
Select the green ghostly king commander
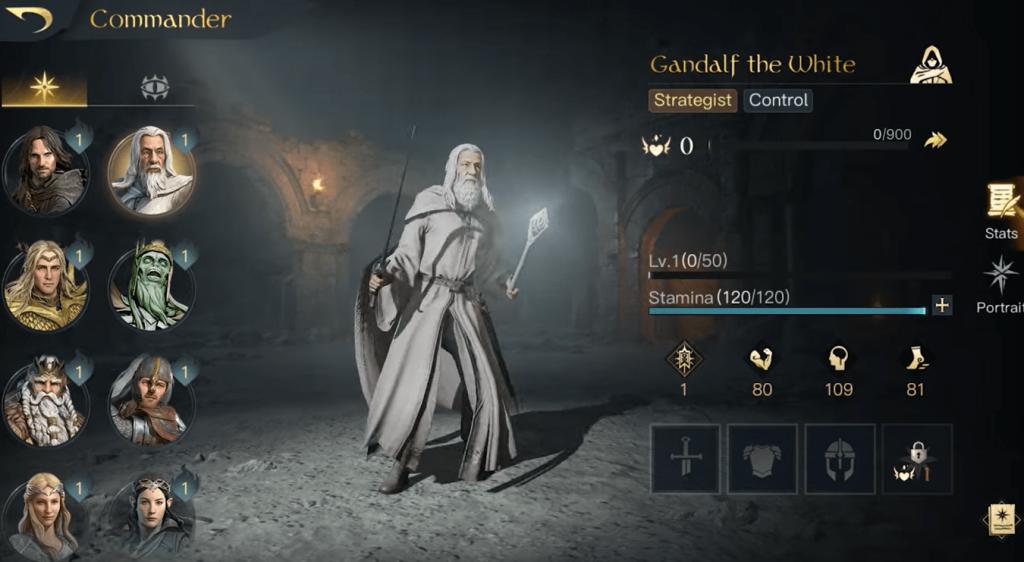[151, 287]
